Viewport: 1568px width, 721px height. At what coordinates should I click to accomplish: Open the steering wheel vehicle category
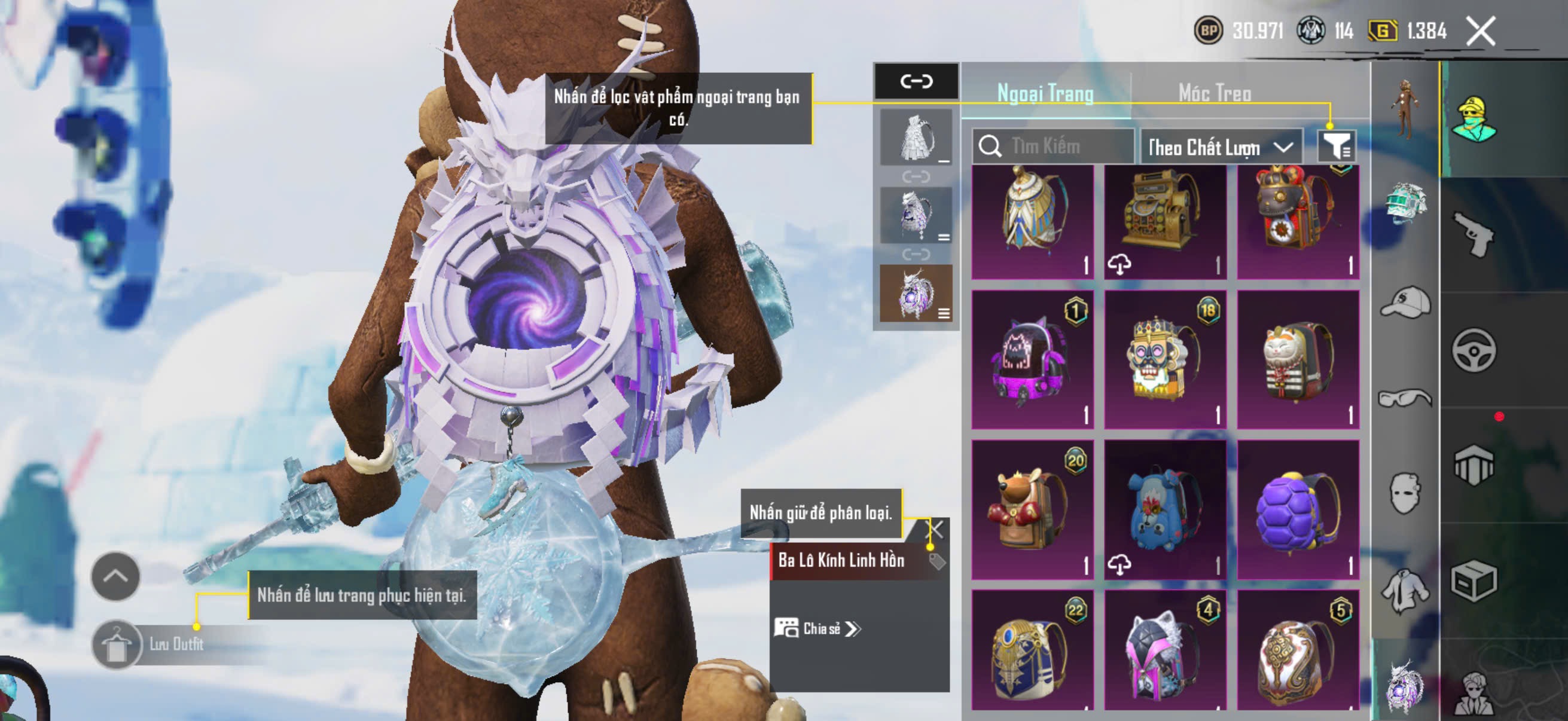tap(1474, 350)
